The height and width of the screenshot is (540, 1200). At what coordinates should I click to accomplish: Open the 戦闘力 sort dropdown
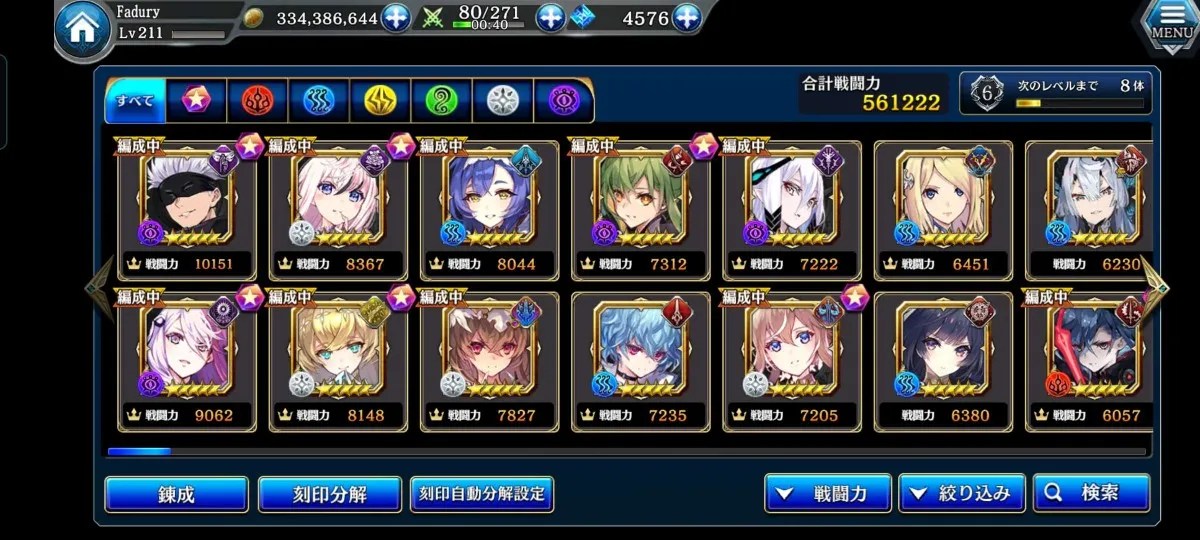pyautogui.click(x=827, y=493)
